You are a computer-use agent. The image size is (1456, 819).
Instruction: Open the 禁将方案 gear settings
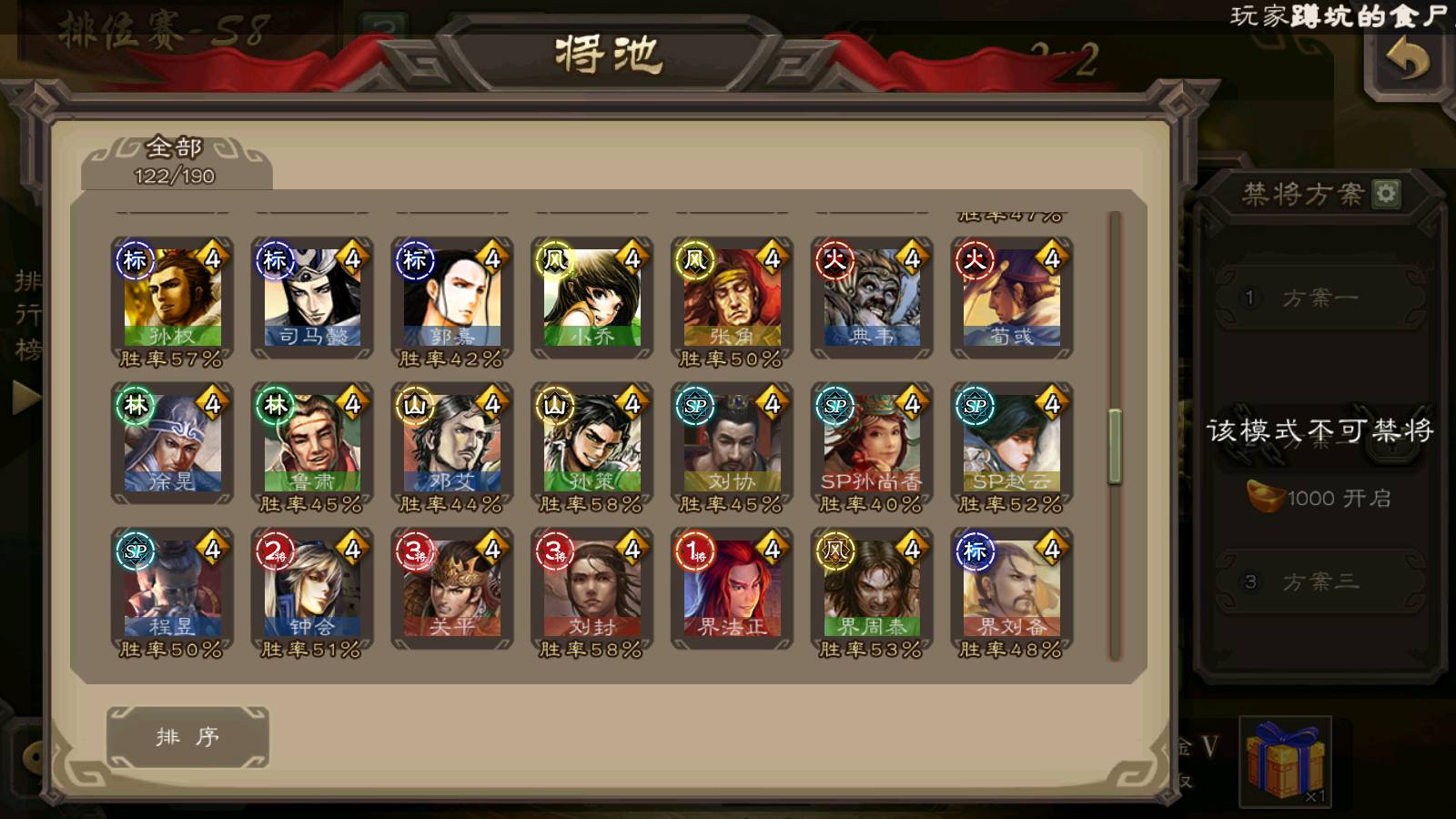click(x=1386, y=193)
